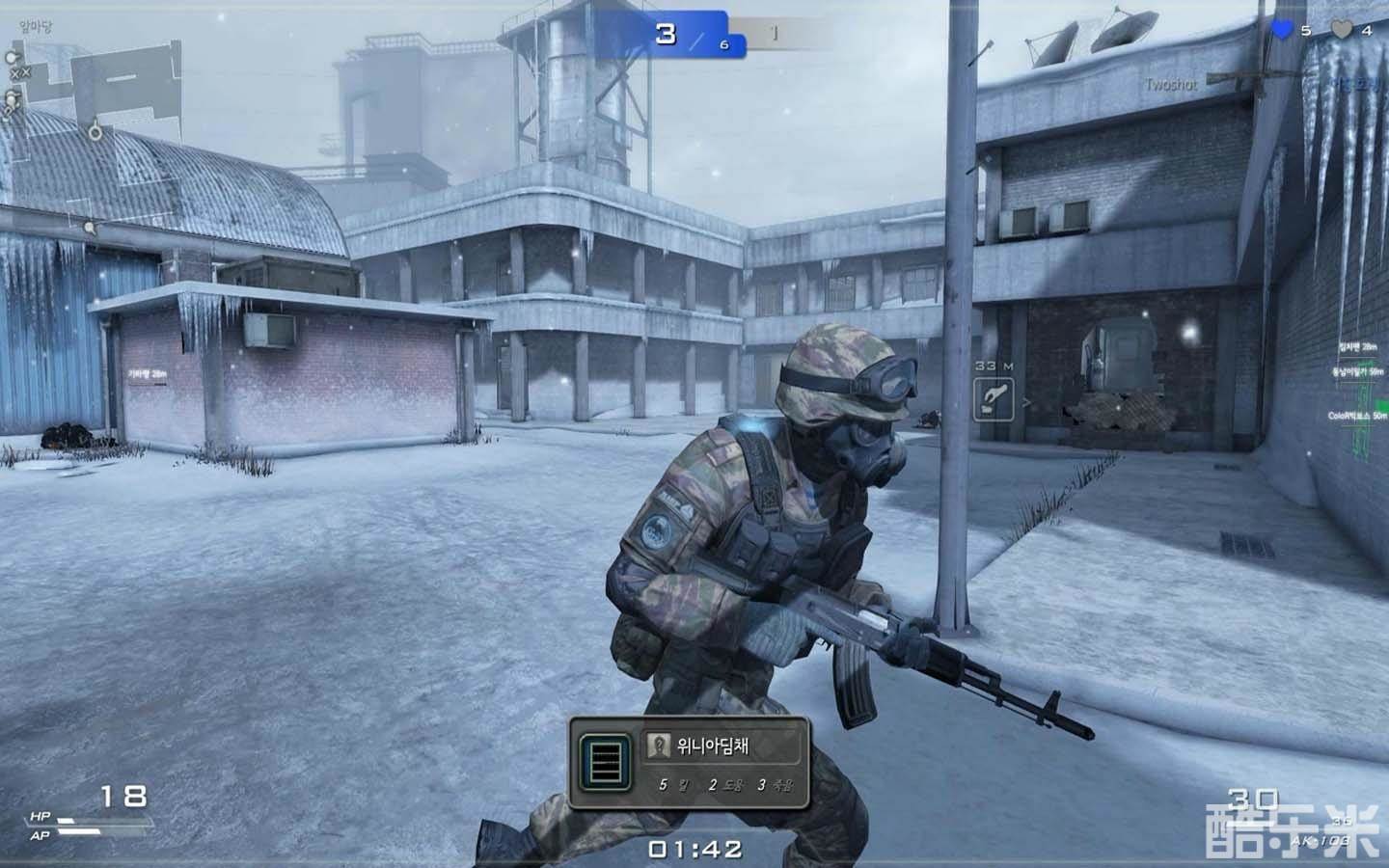This screenshot has width=1389, height=868.
Task: Toggle the 33 M distance indicator
Action: point(994,366)
